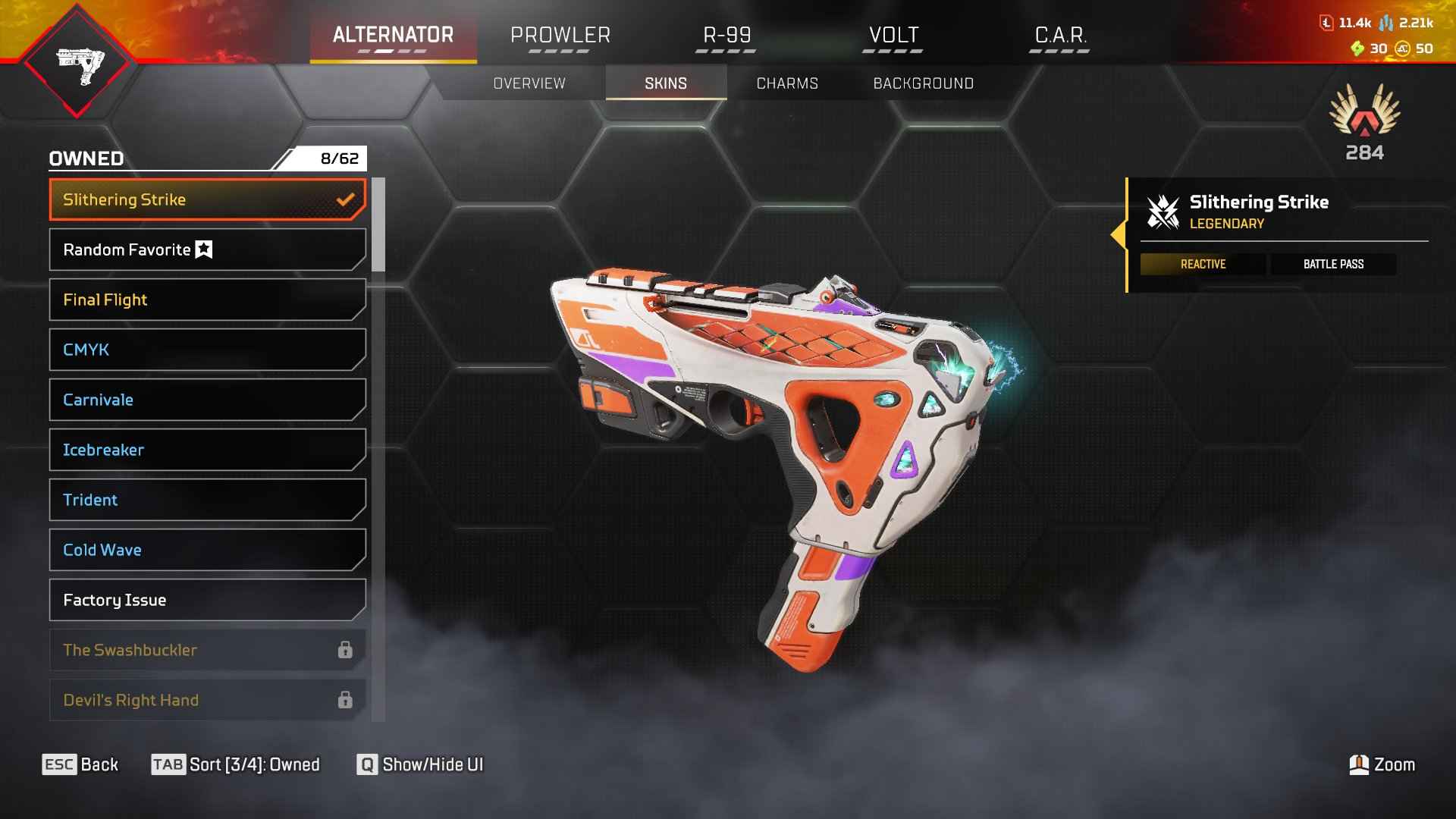Equip the Trident skin

207,500
